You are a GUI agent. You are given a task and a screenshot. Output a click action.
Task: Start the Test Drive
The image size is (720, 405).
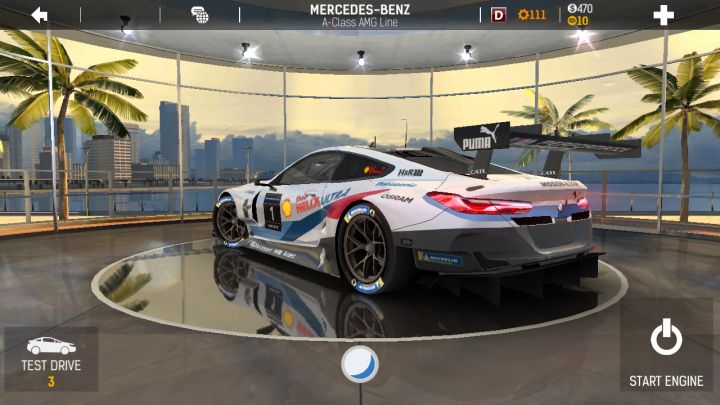click(51, 359)
